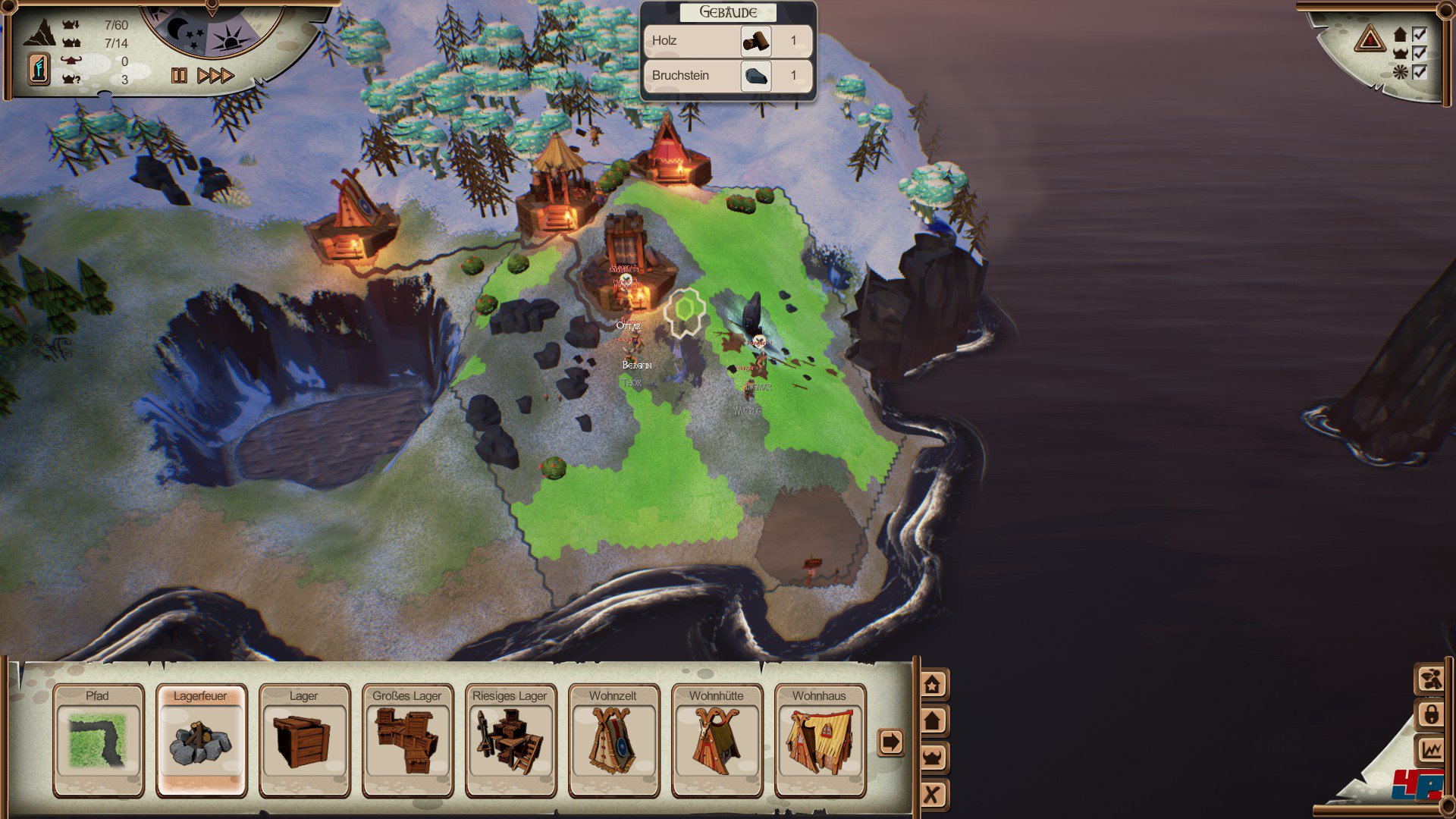This screenshot has height=819, width=1456.
Task: Open the statistics graph button
Action: tap(1430, 751)
